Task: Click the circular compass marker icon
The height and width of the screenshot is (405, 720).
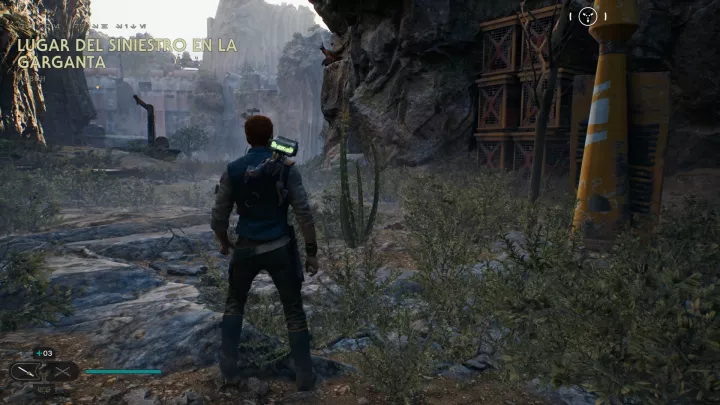Action: click(588, 16)
